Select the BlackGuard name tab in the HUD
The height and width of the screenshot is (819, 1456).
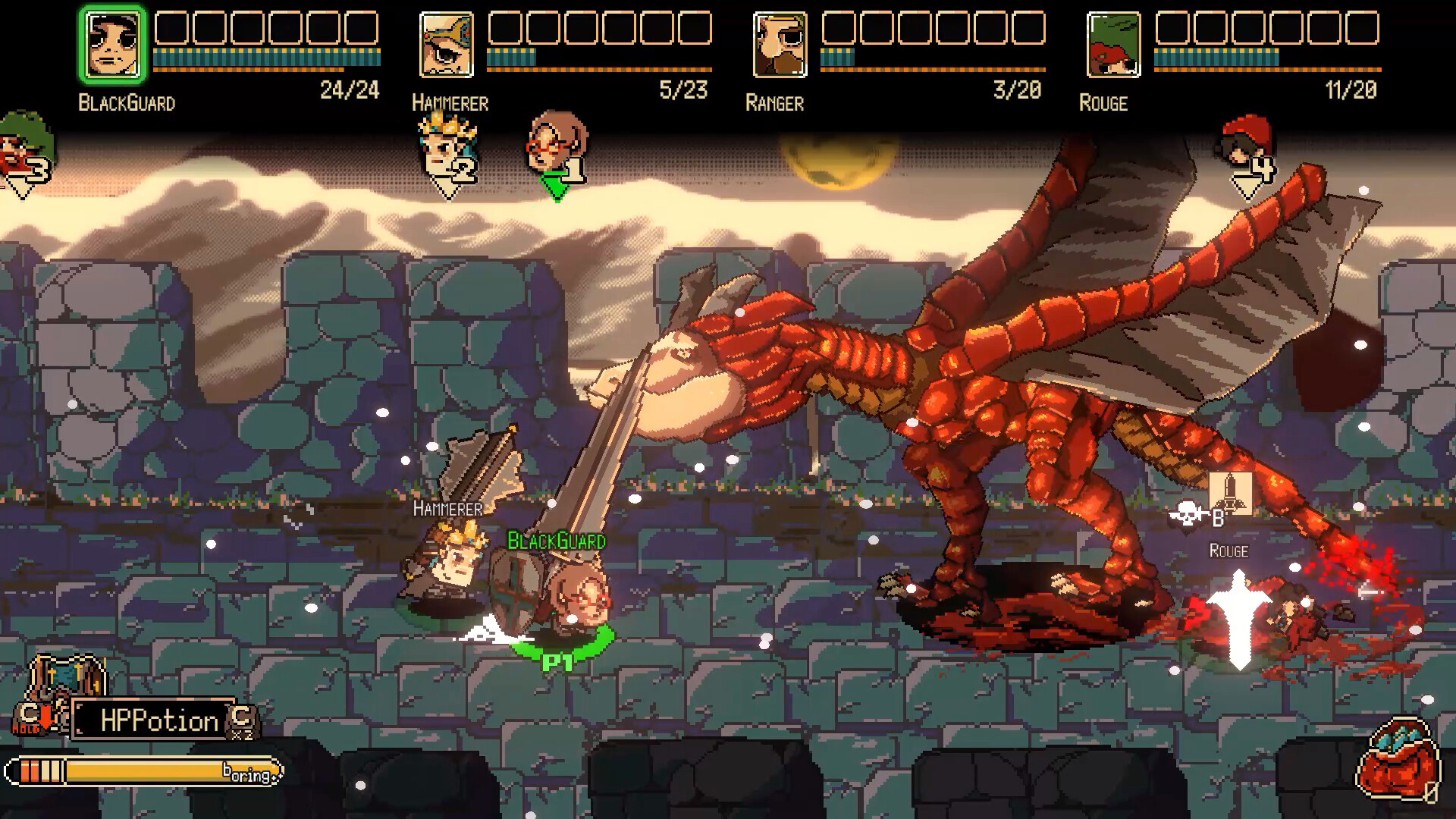[x=125, y=102]
